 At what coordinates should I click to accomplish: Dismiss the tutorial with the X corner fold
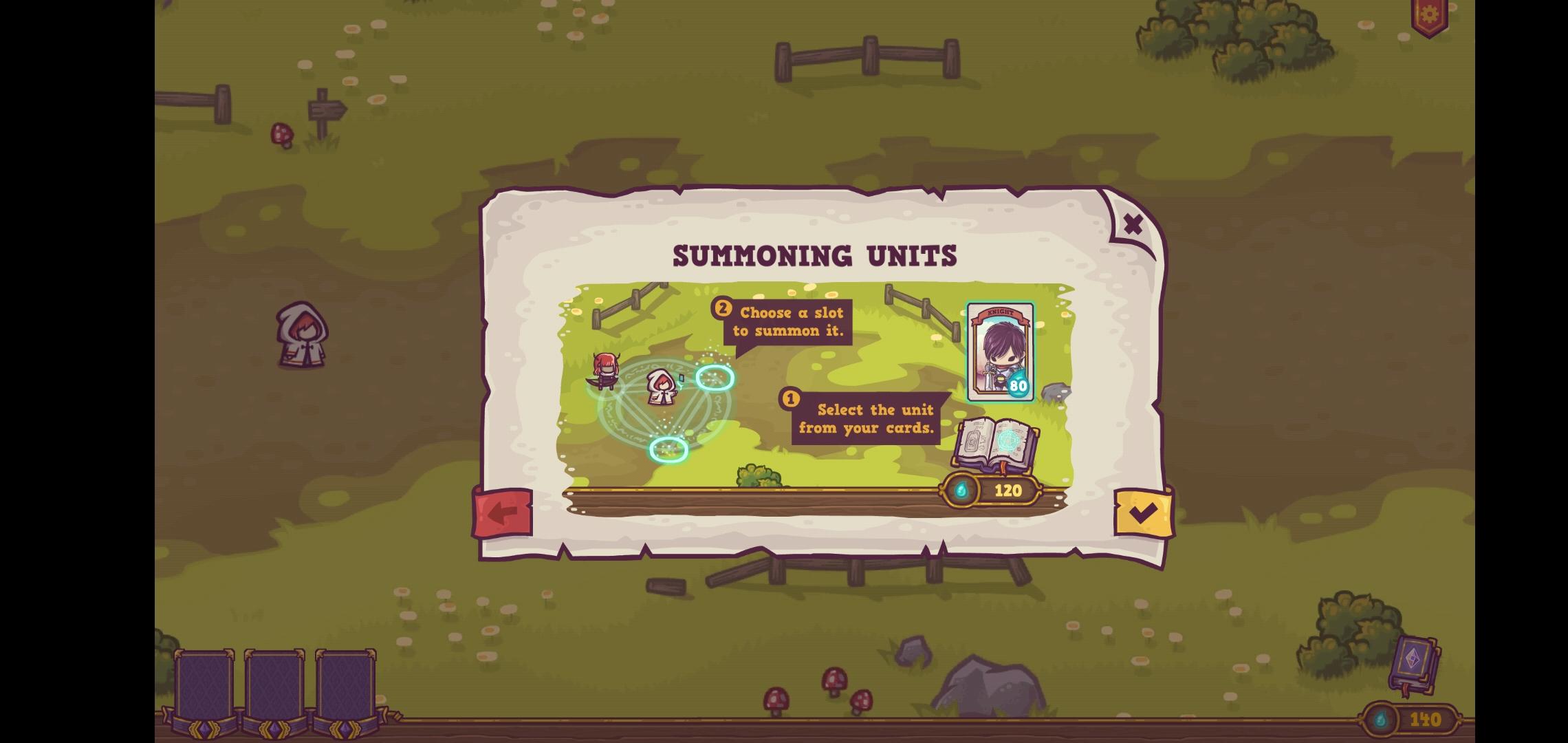point(1133,224)
